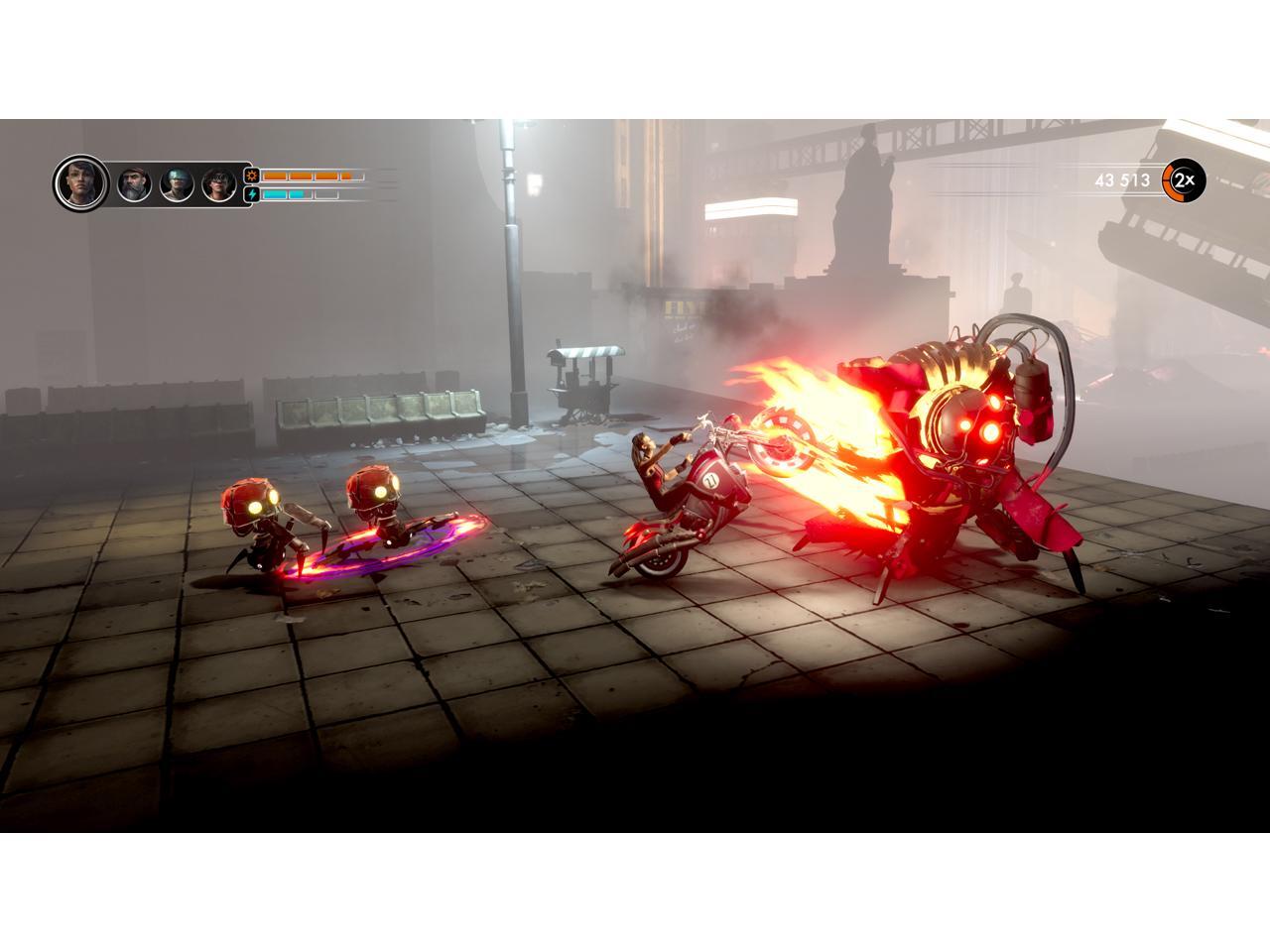Image resolution: width=1270 pixels, height=952 pixels.
Task: Click the 2x combo multiplier badge
Action: pos(1183,180)
